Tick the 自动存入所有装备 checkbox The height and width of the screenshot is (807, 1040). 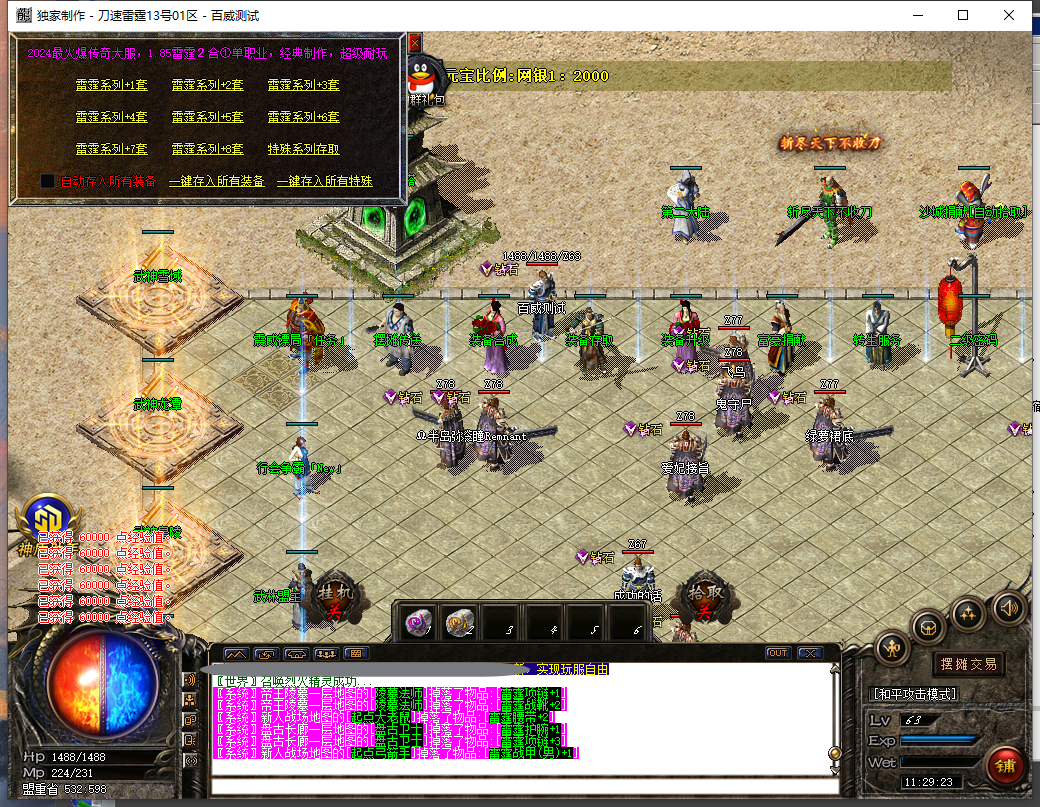coord(47,181)
